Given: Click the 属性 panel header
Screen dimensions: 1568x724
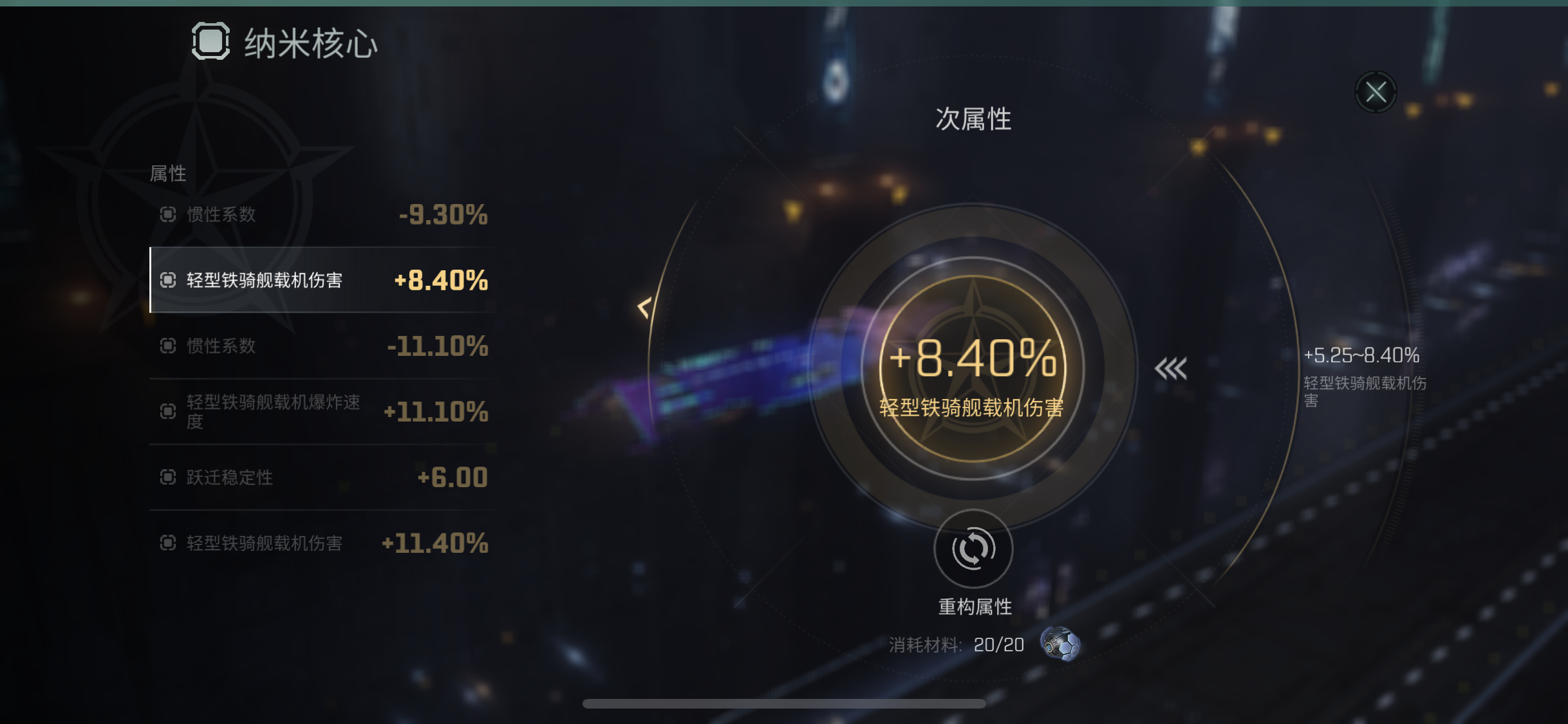Looking at the screenshot, I should tap(167, 172).
